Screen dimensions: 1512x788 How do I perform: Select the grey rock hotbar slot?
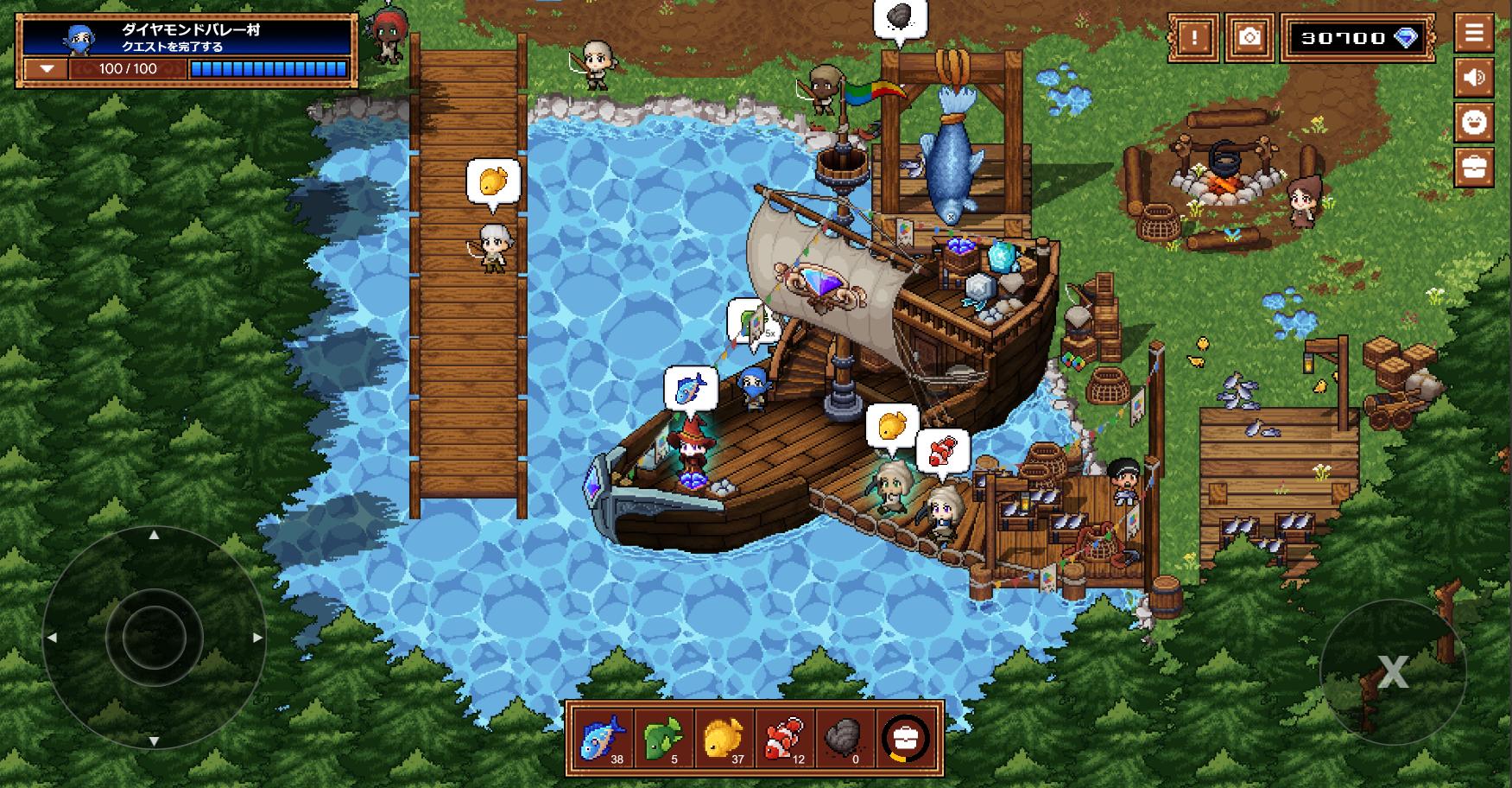click(845, 739)
